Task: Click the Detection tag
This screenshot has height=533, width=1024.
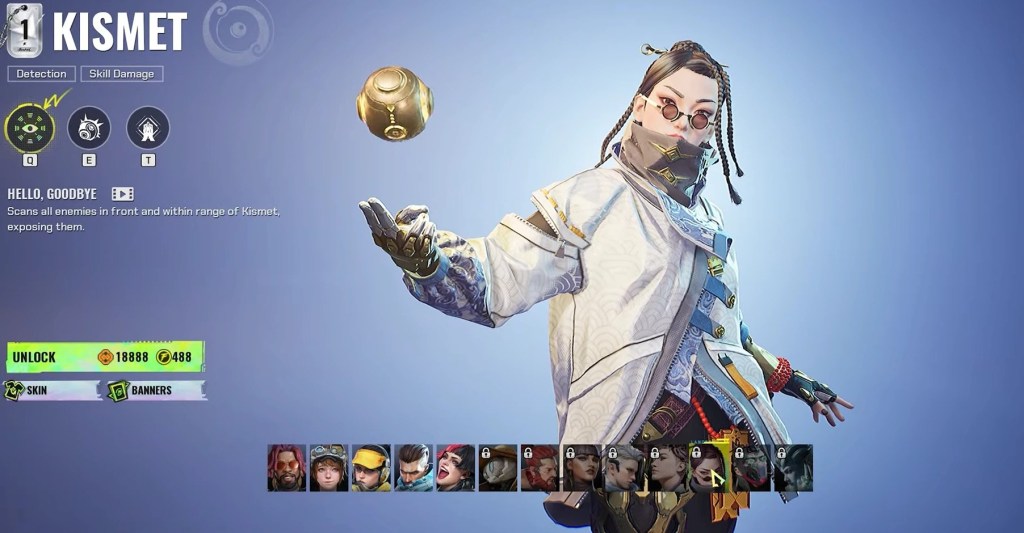Action: pos(42,74)
